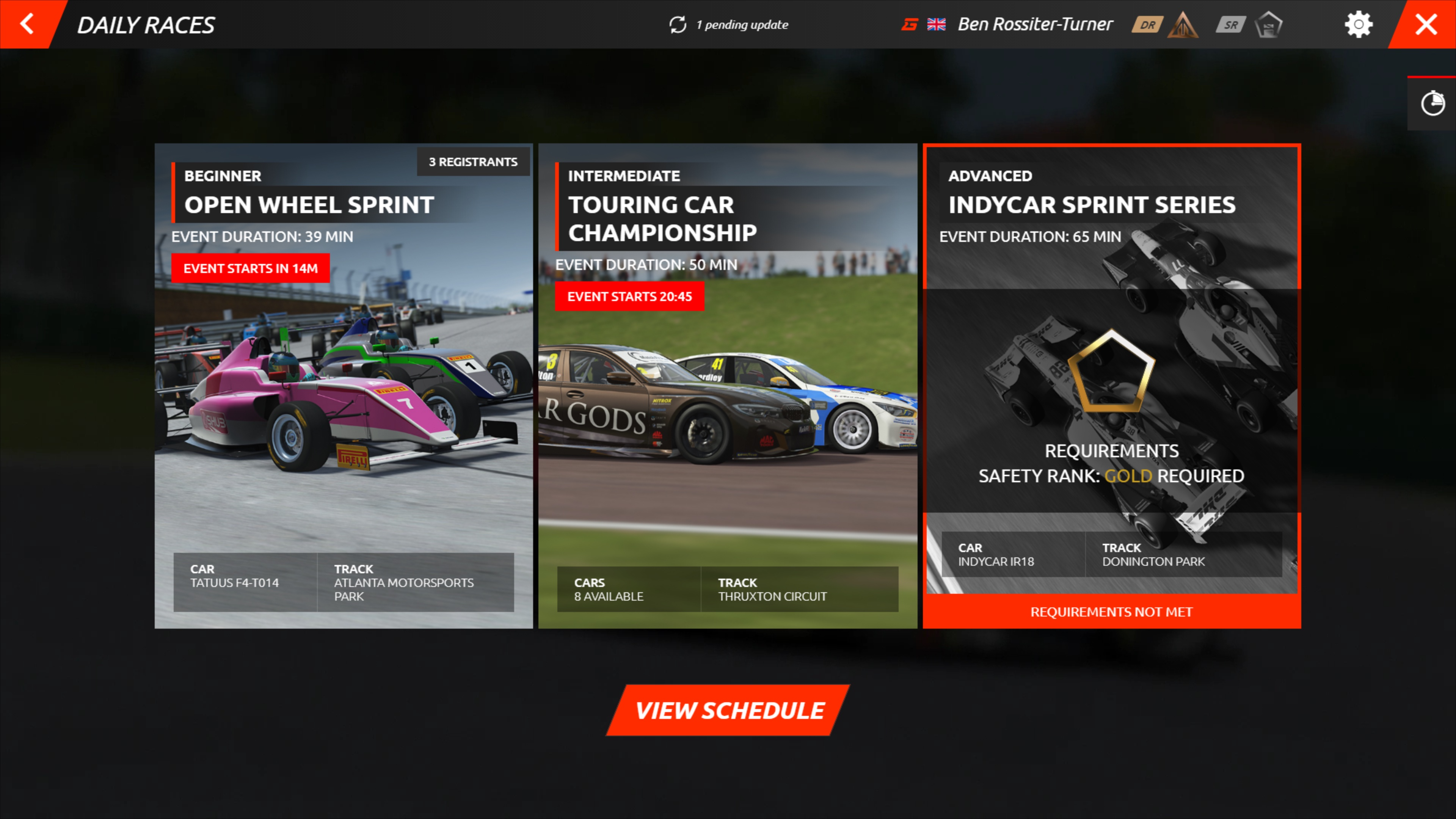Click the 3 REGISTRANTS label
Image resolution: width=1456 pixels, height=819 pixels.
click(x=473, y=161)
